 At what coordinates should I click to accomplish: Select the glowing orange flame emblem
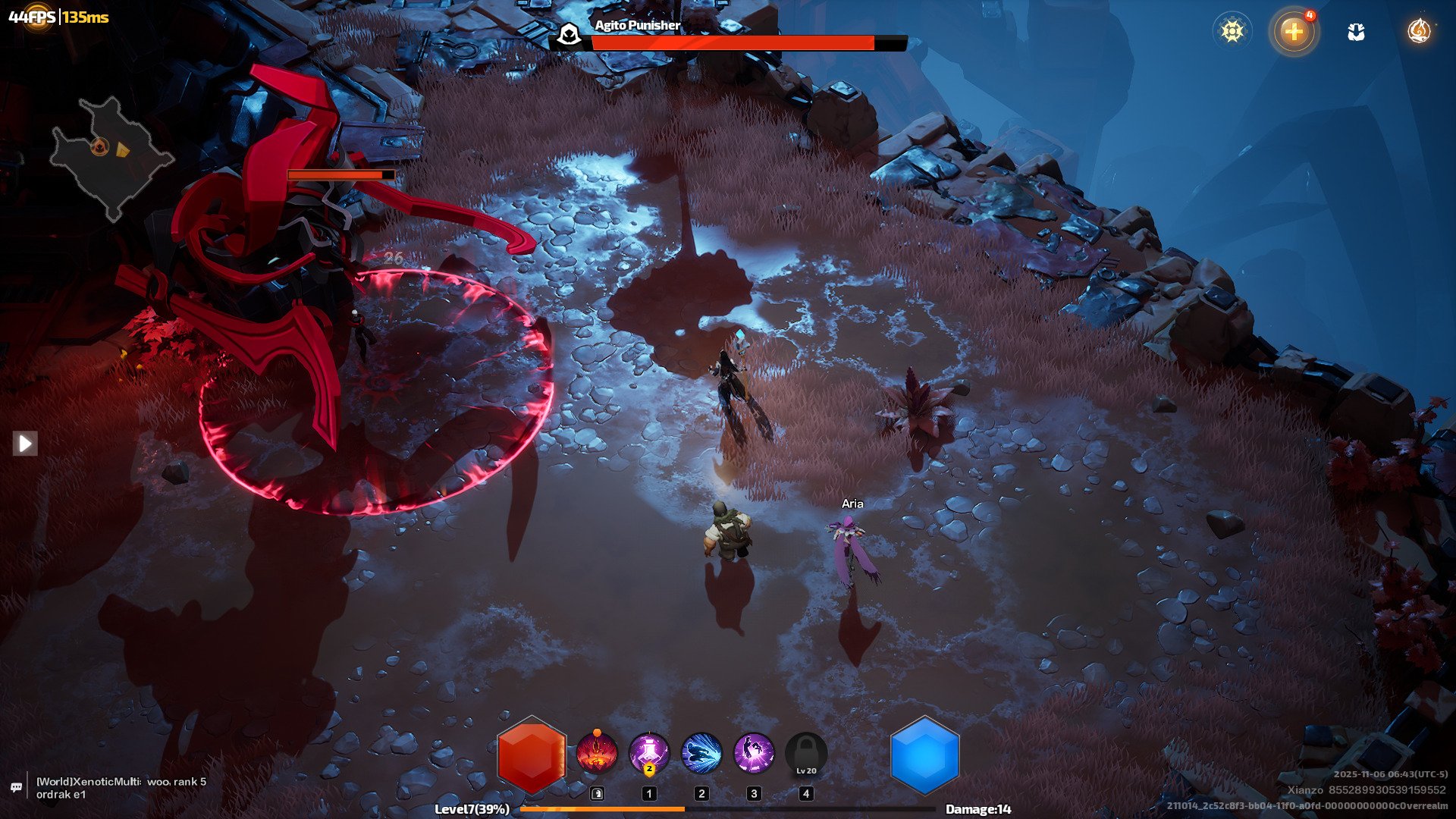click(1418, 31)
